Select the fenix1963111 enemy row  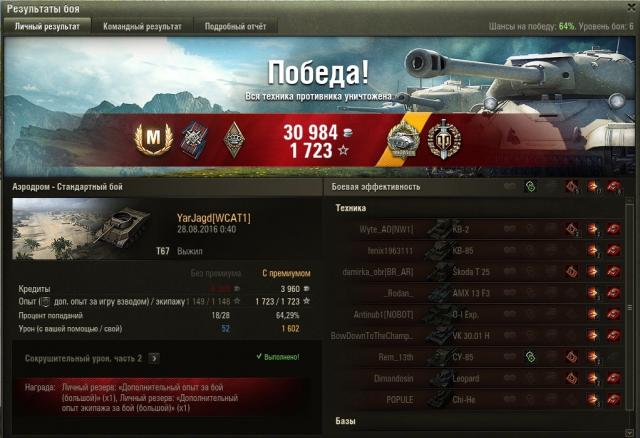[480, 250]
